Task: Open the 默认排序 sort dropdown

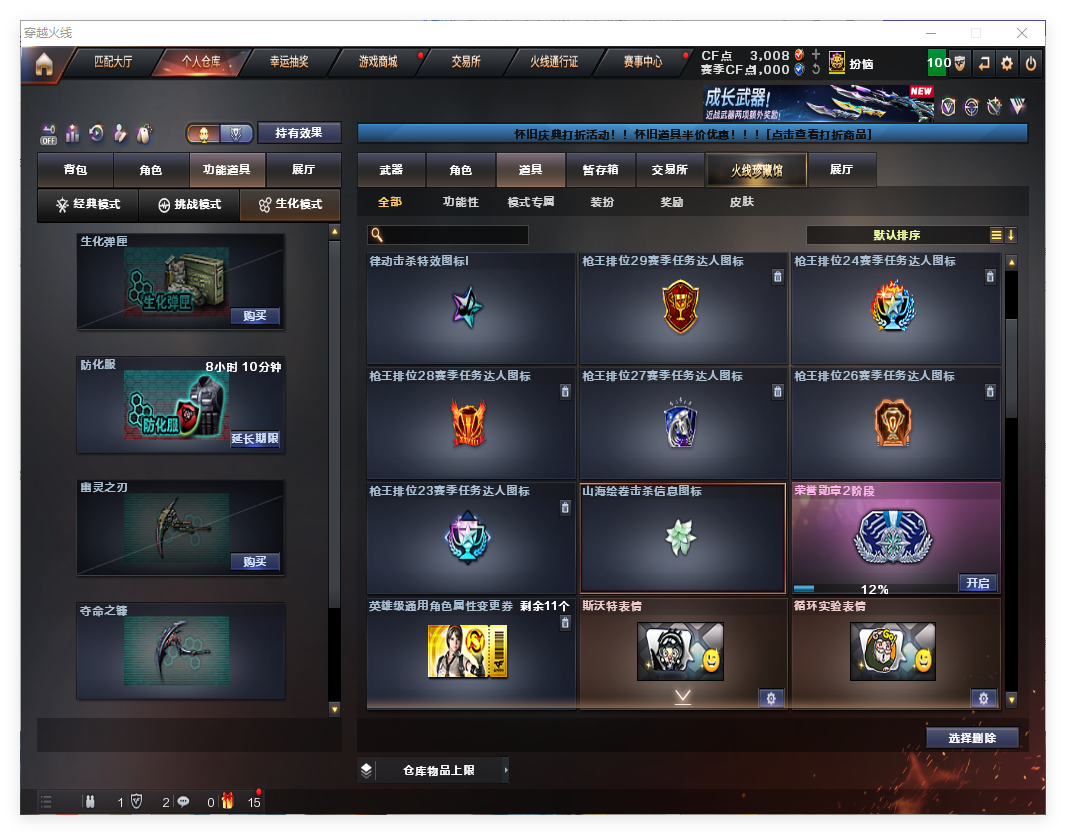Action: click(897, 235)
